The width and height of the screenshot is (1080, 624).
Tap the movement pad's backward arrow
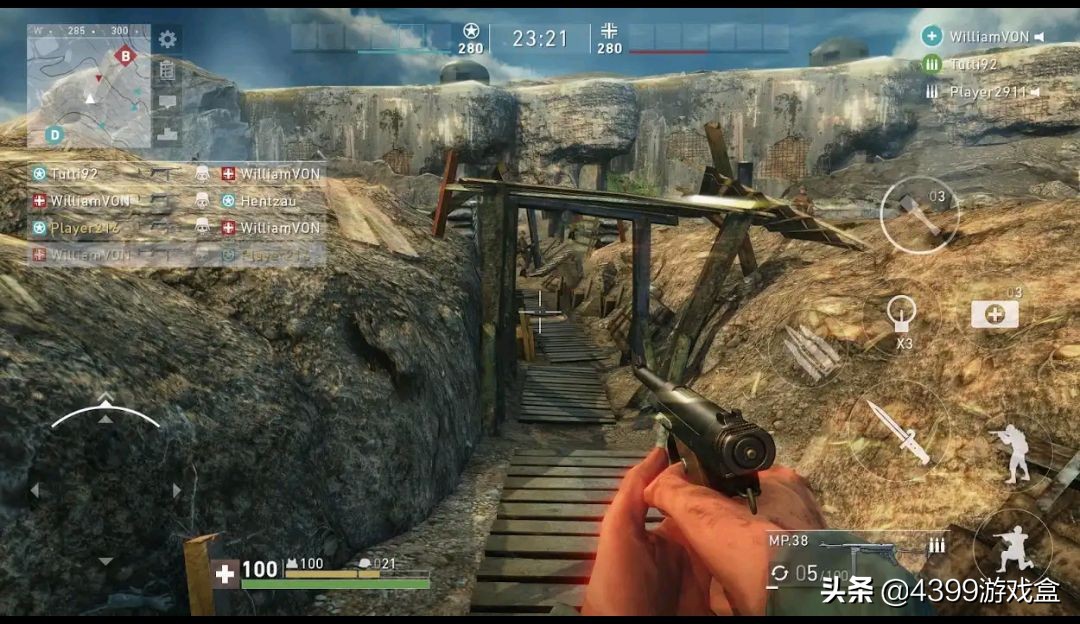[x=105, y=562]
